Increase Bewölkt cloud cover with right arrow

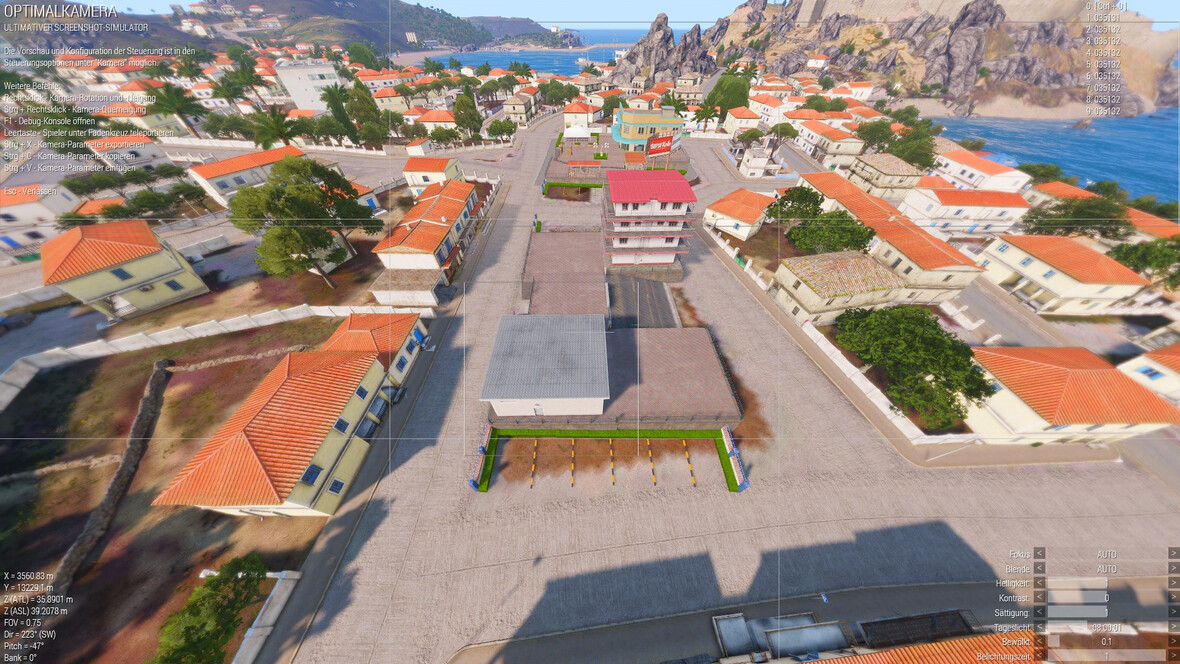pos(1173,641)
